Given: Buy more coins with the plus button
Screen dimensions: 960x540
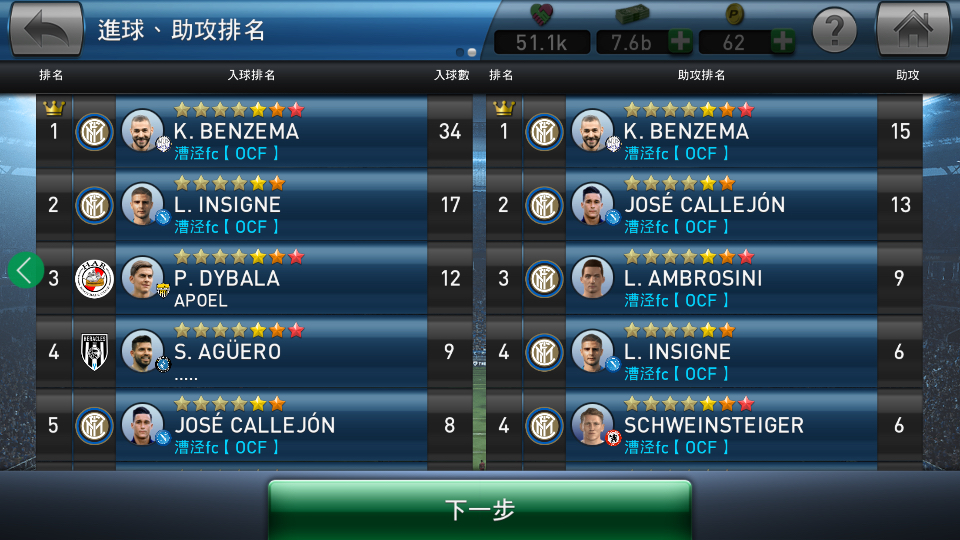Looking at the screenshot, I should tap(783, 42).
